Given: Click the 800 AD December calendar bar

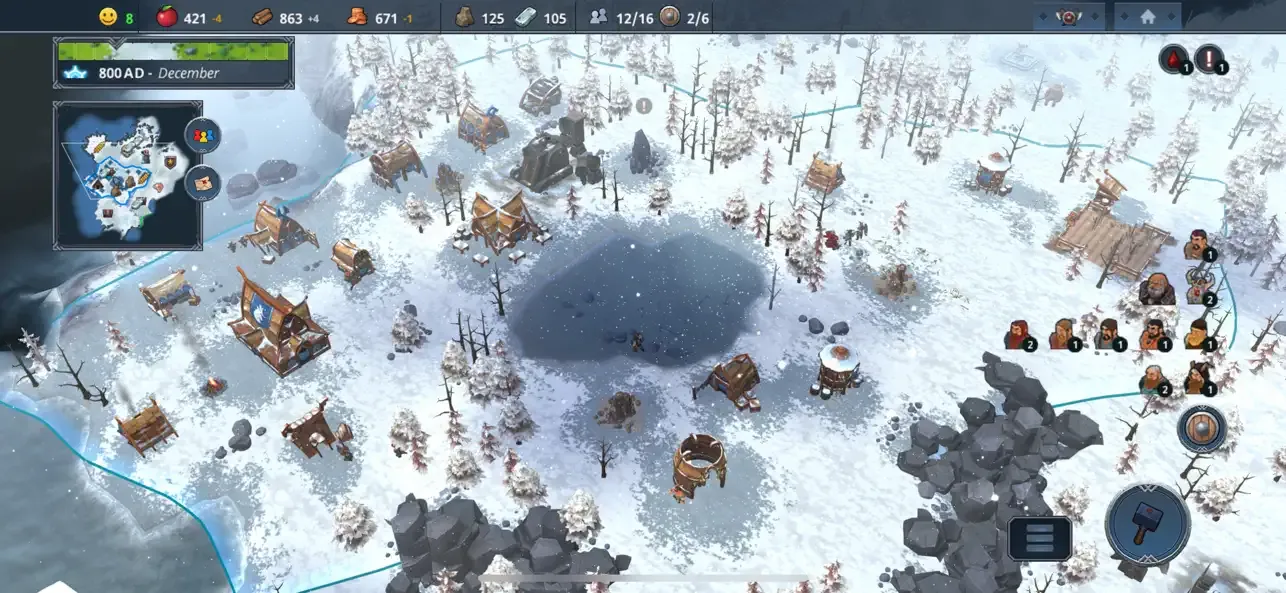Looking at the screenshot, I should (174, 63).
